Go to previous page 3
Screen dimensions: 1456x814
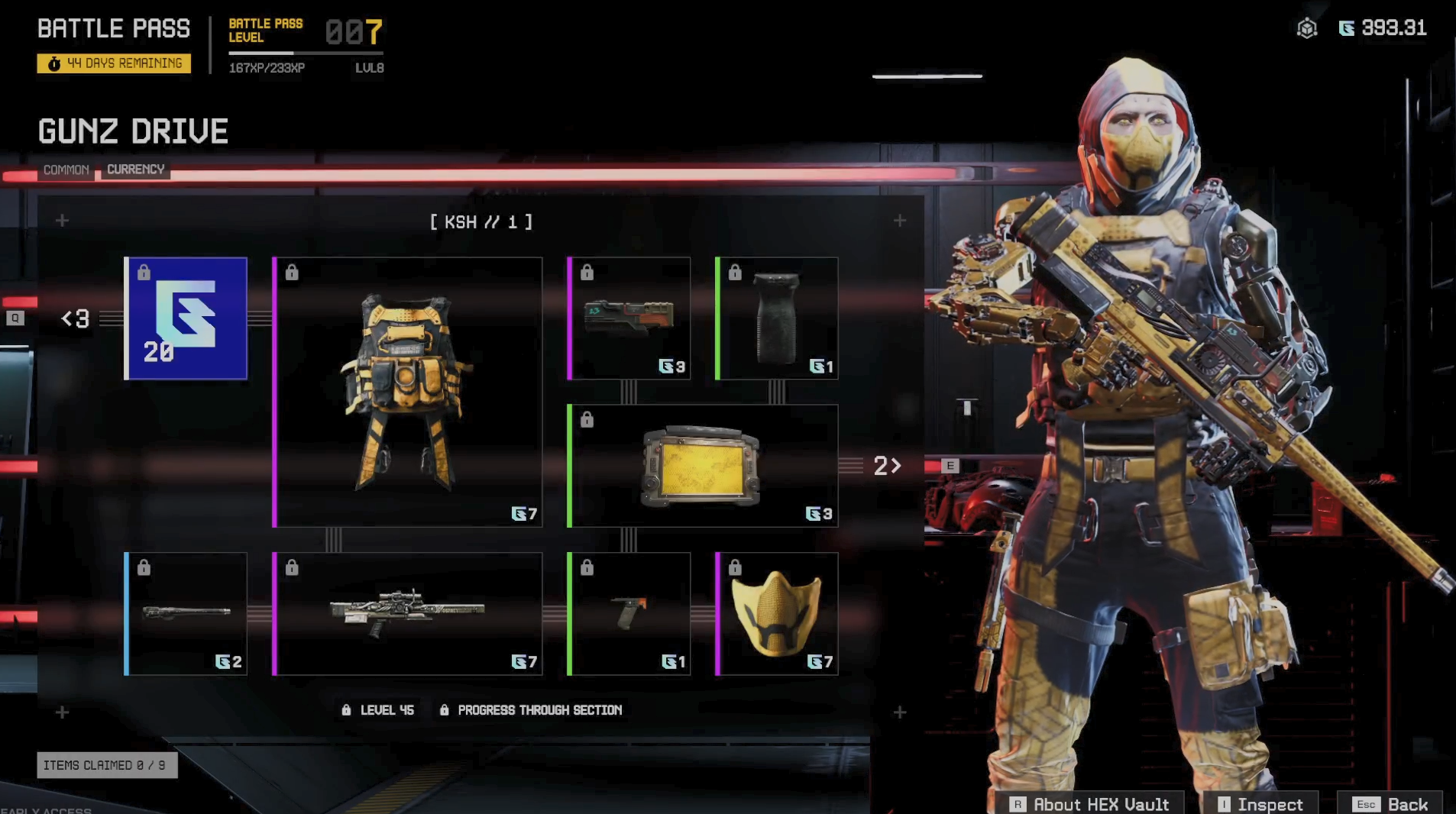pos(76,318)
